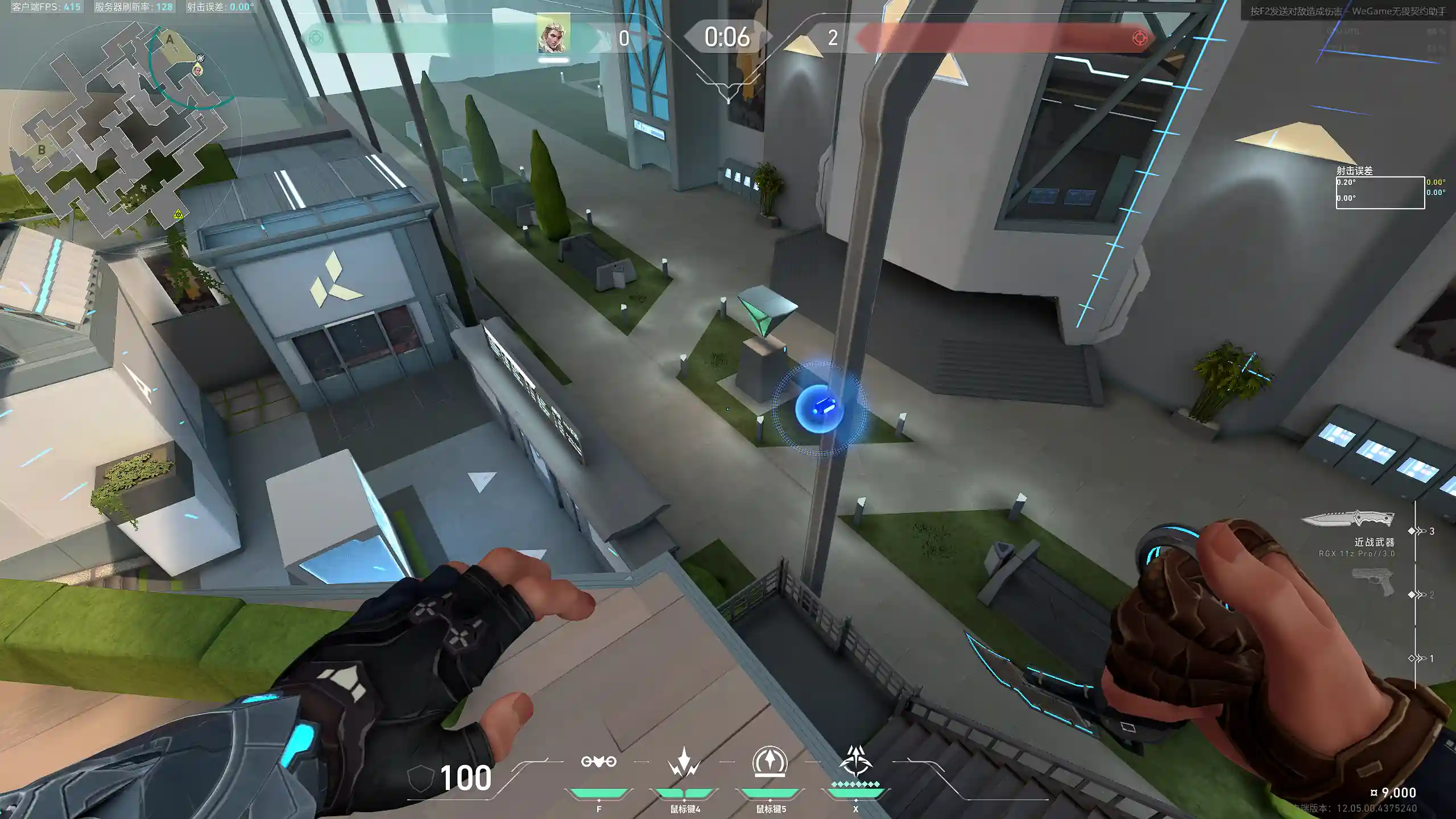Click the A site marker on minimap

click(169, 40)
